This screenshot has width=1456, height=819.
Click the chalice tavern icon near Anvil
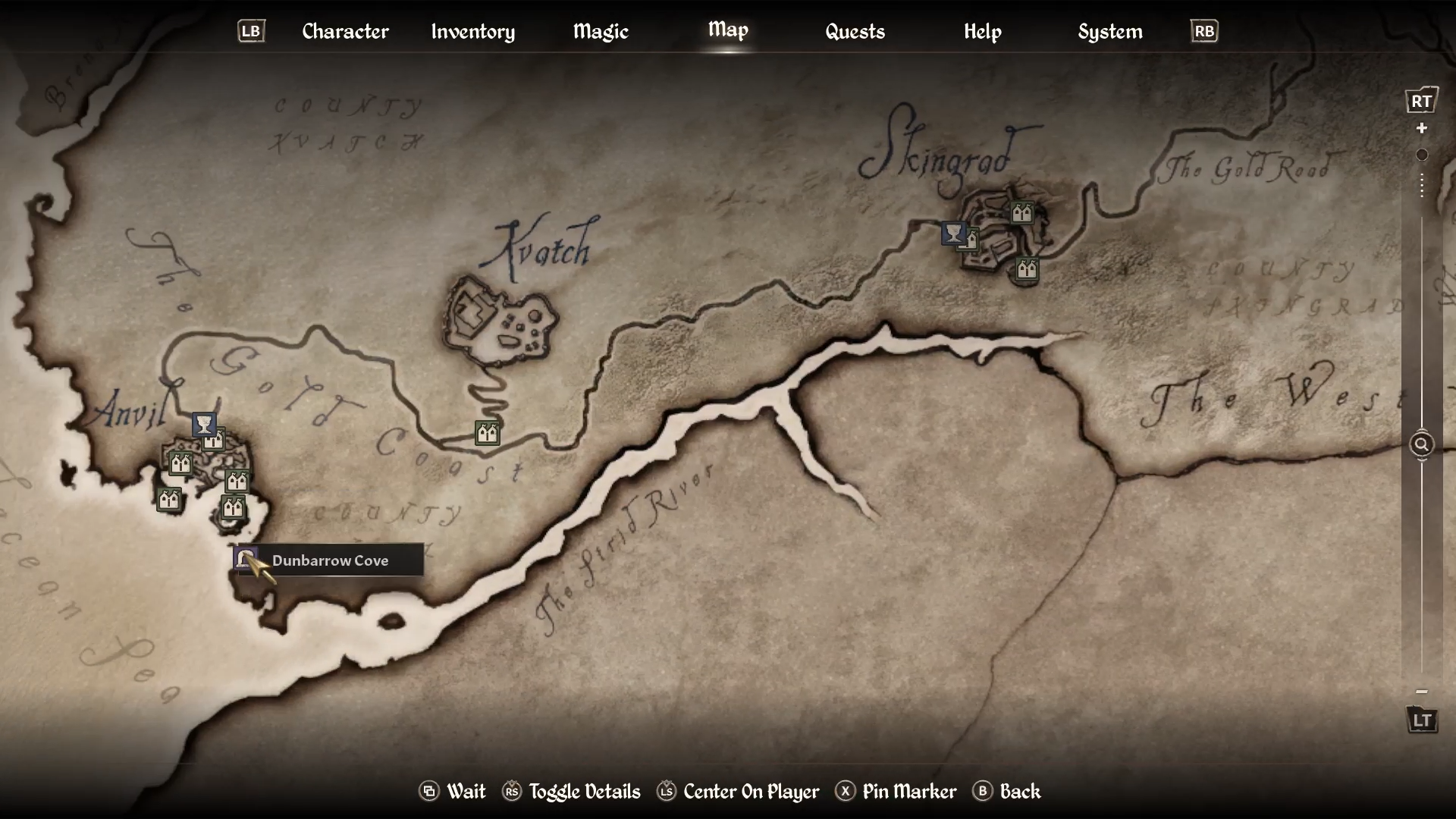point(202,425)
